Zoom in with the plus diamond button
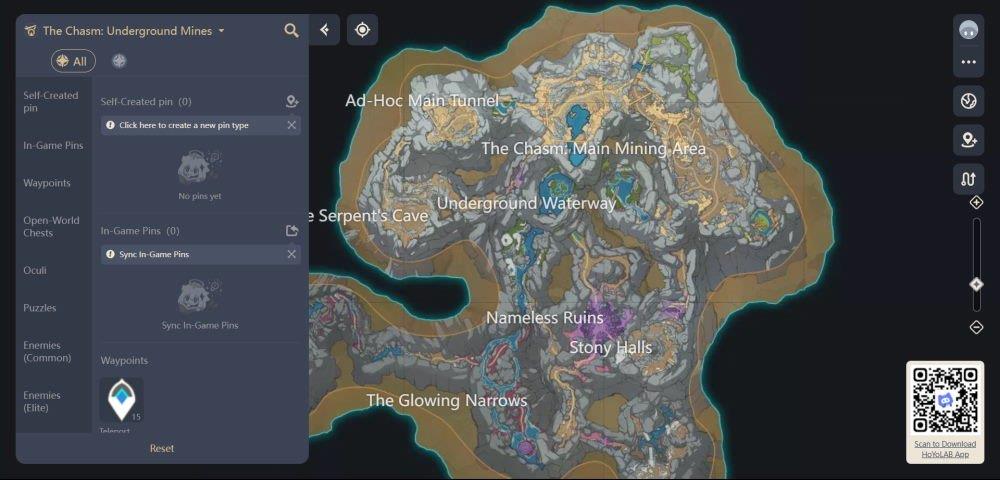Viewport: 1000px width, 480px height. pos(977,202)
